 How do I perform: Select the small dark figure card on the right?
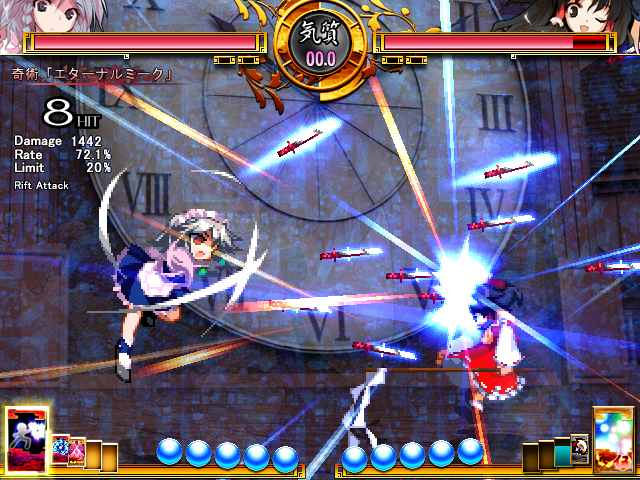point(579,450)
